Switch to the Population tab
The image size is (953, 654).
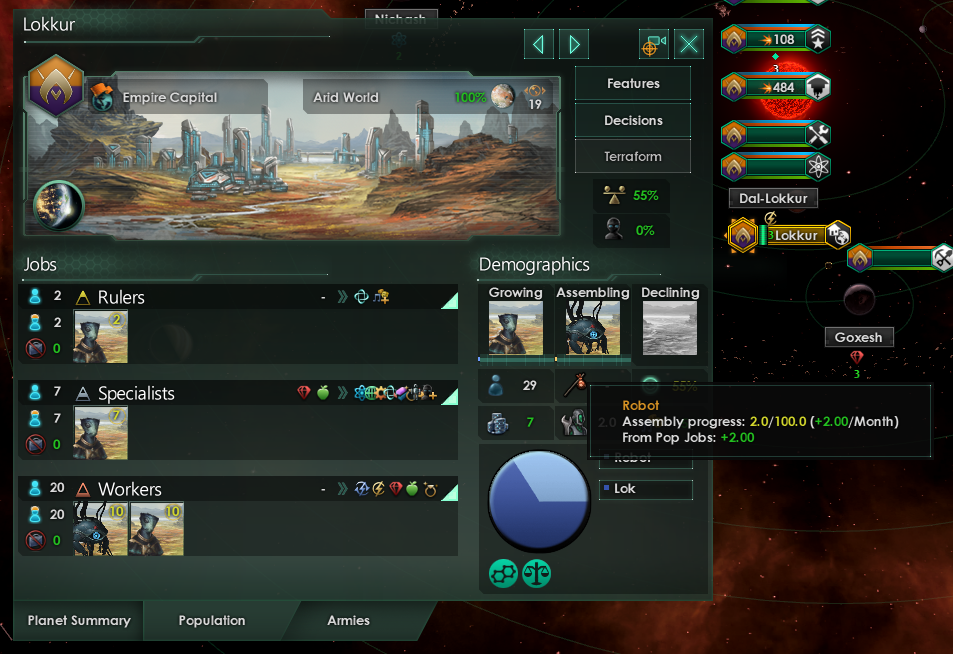212,621
